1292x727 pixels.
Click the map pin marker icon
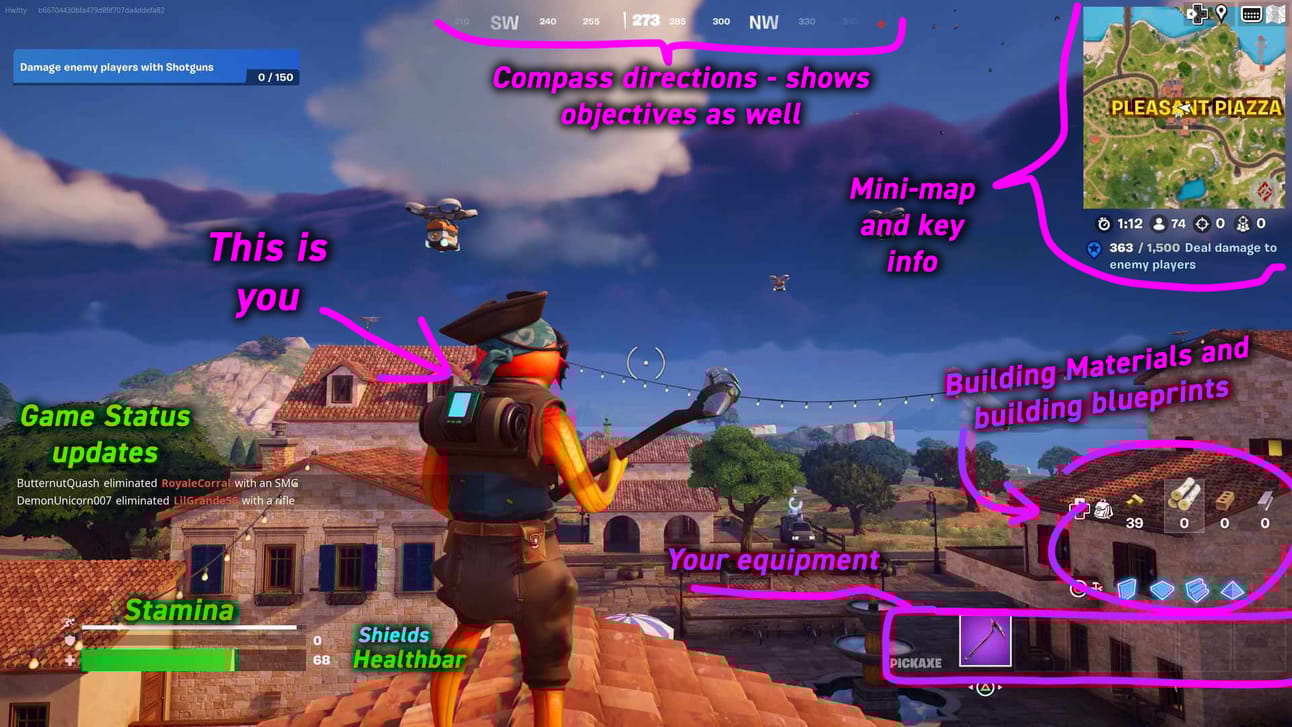1221,13
